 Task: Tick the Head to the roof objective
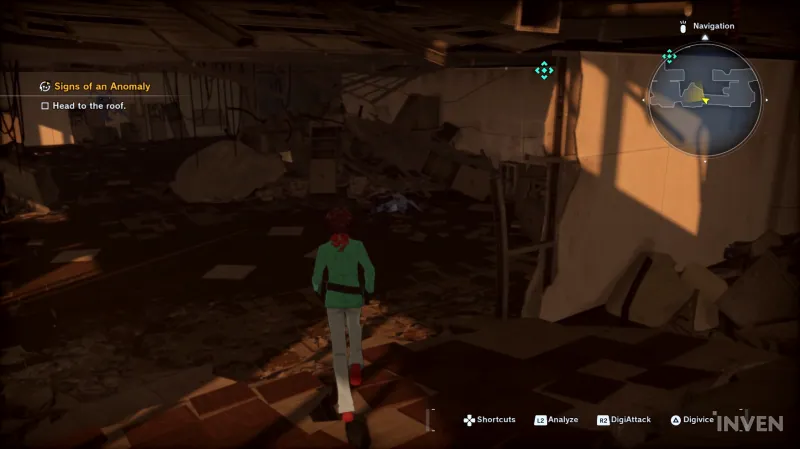[45, 106]
